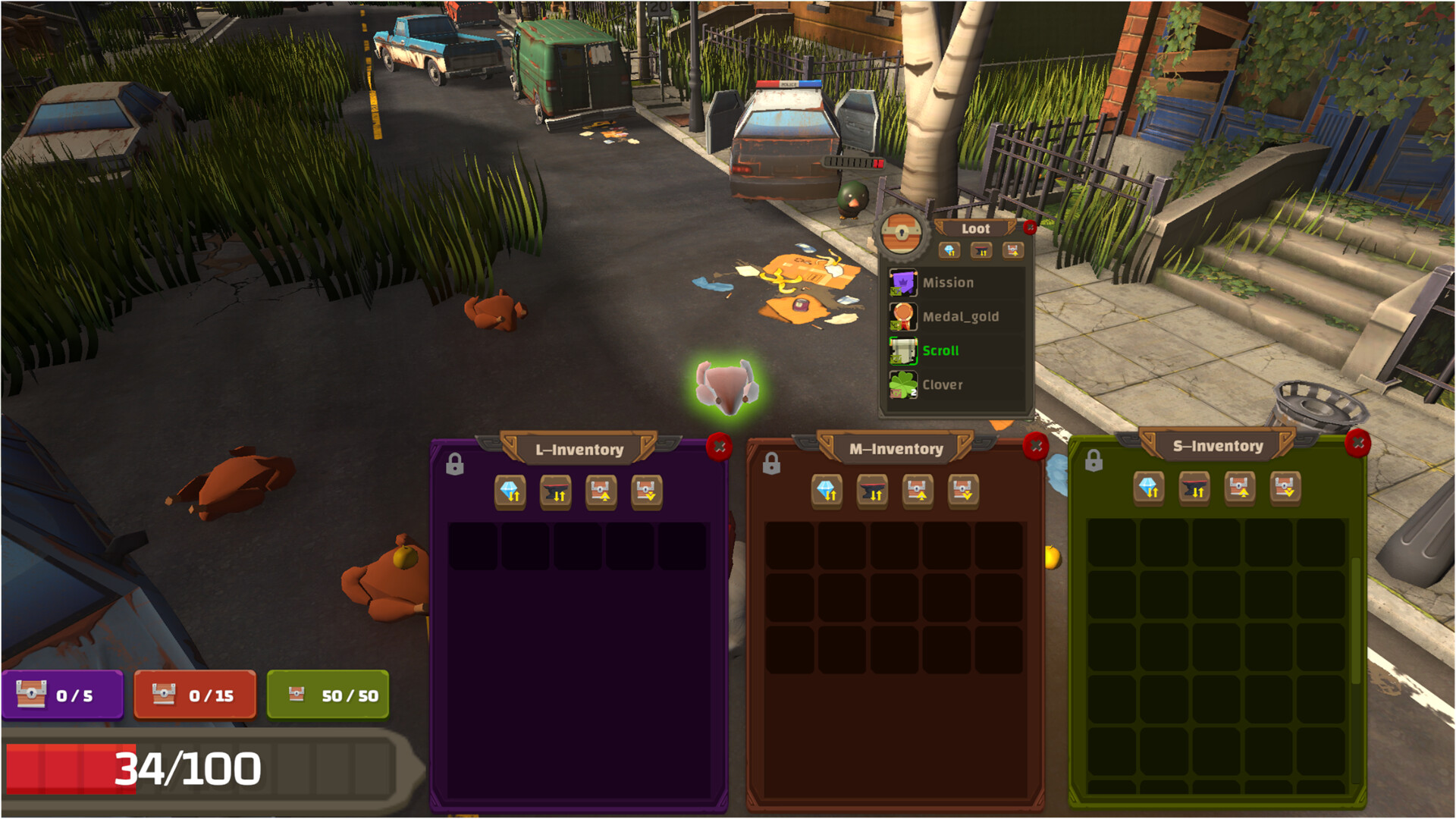Click the Clover item icon in the Loot list
This screenshot has width=1456, height=819.
(902, 385)
